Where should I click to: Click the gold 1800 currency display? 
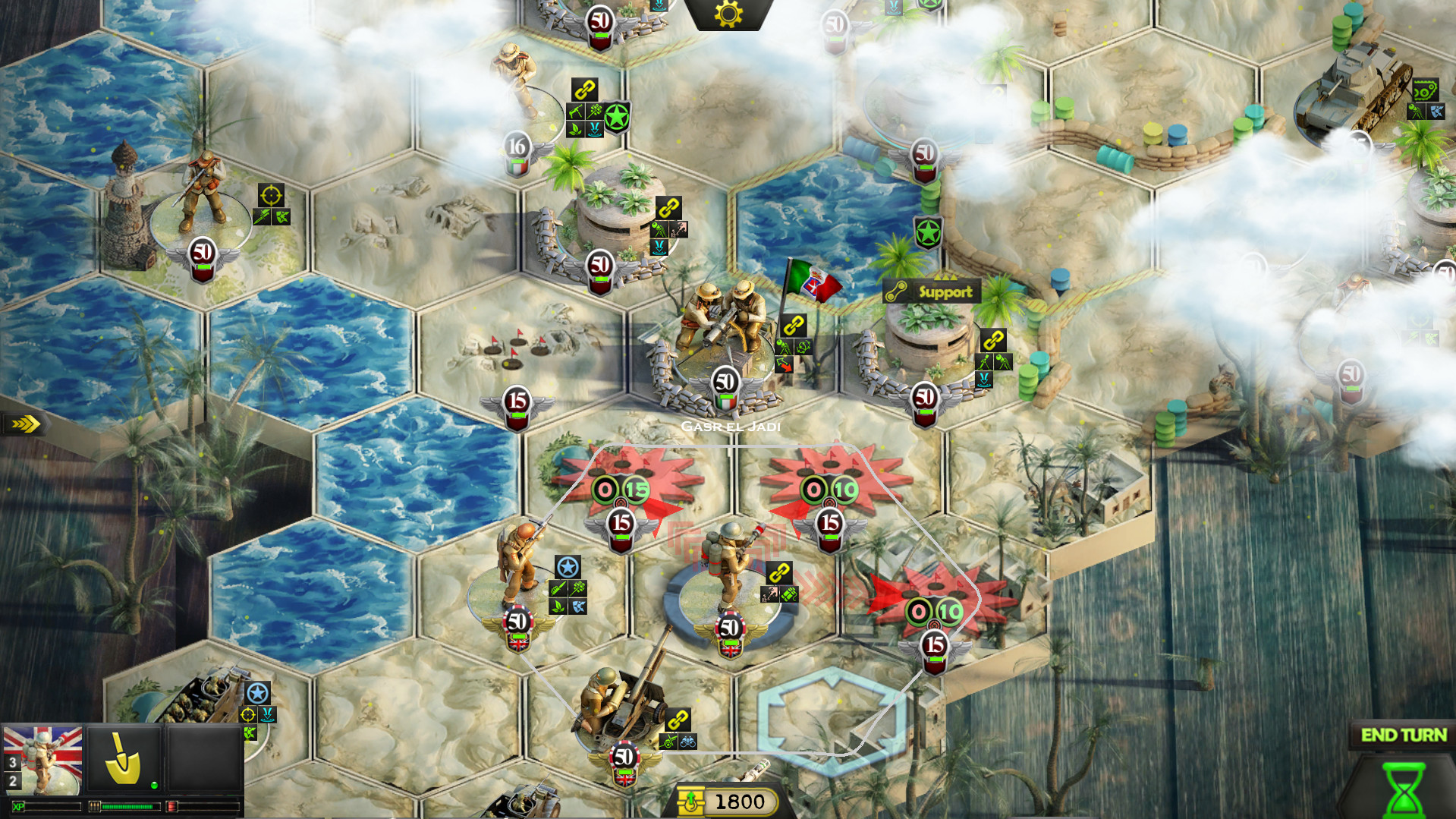[740, 801]
